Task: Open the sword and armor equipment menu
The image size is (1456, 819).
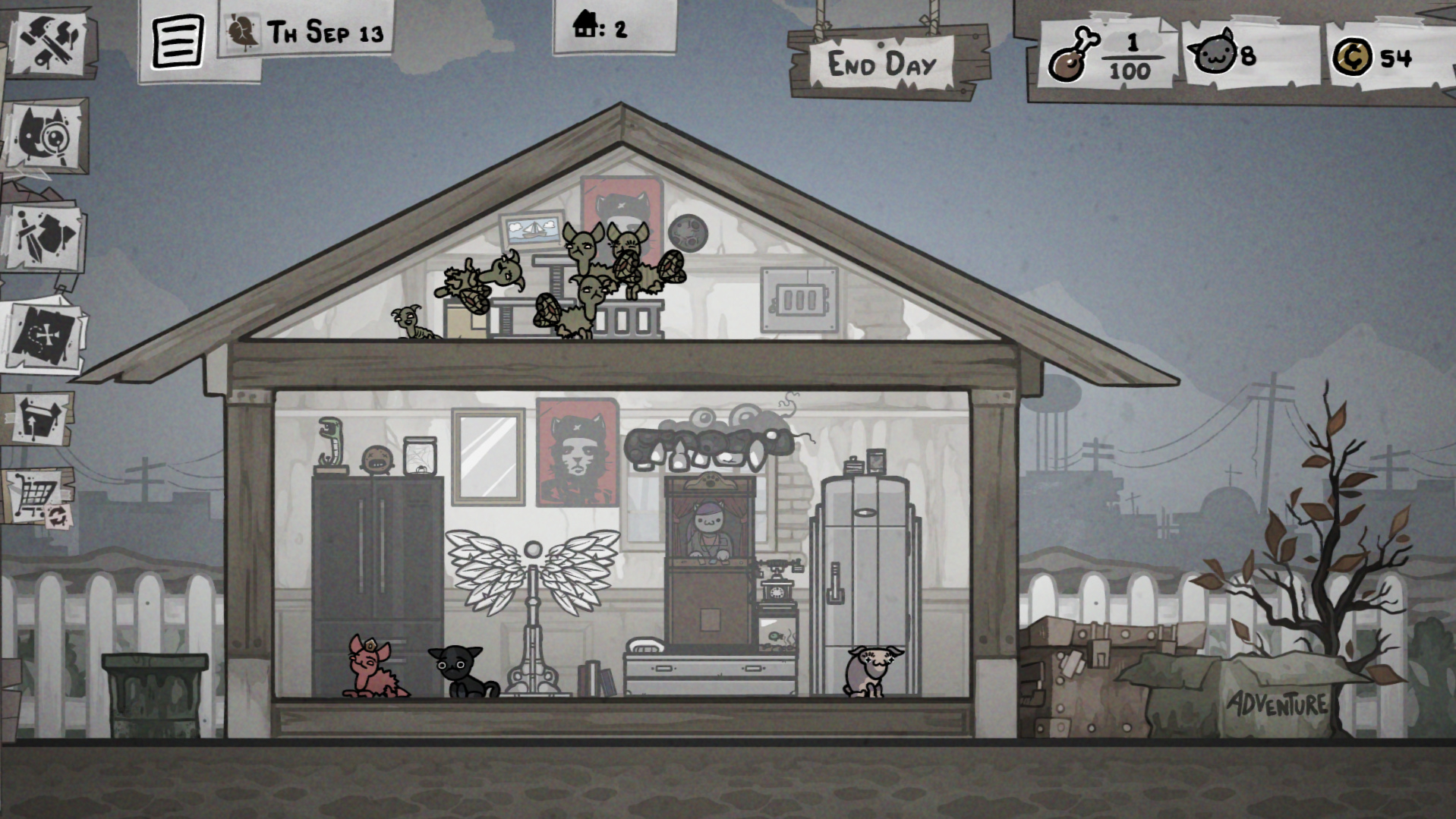Action: pos(46,237)
